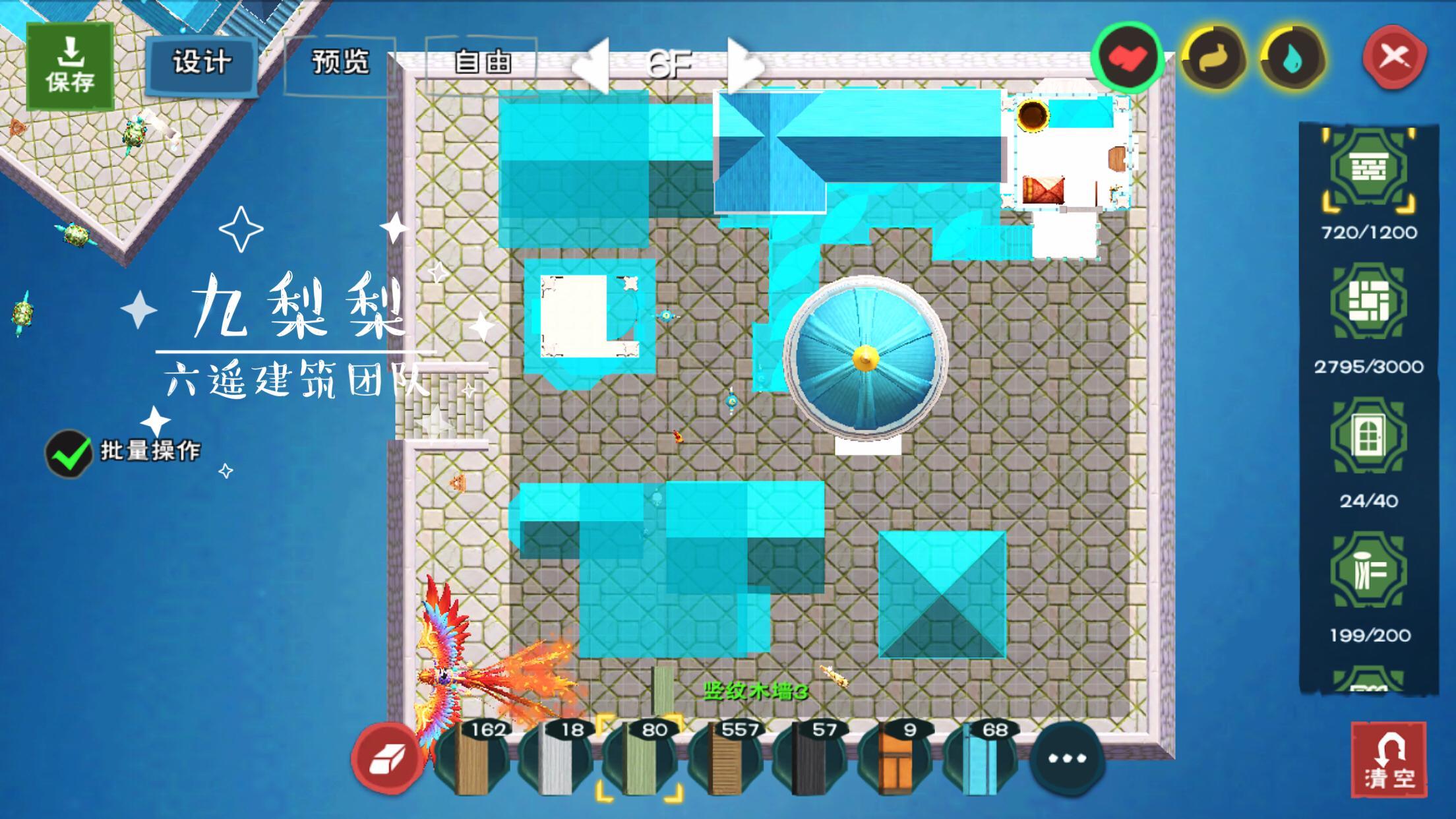This screenshot has width=1456, height=819.
Task: Click the red icon in the green ring
Action: (x=1127, y=58)
